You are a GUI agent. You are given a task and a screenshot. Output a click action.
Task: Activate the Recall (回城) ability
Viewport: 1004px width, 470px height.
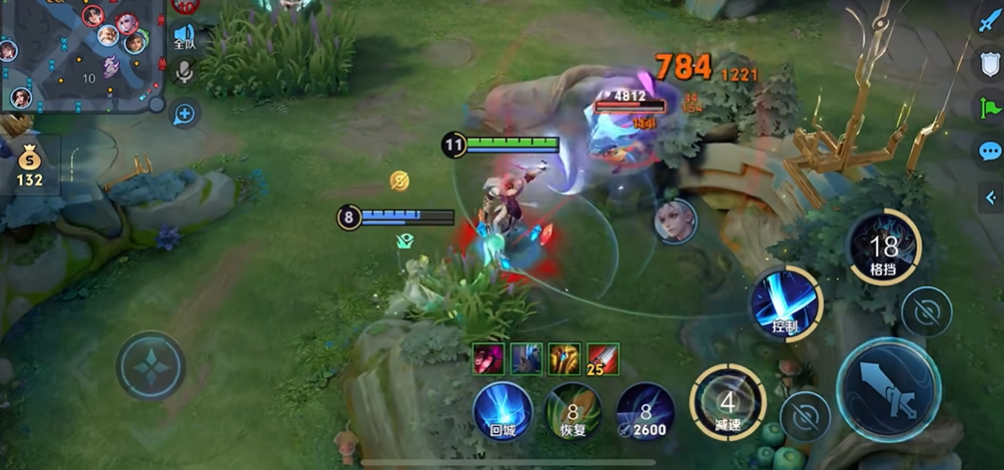click(502, 411)
